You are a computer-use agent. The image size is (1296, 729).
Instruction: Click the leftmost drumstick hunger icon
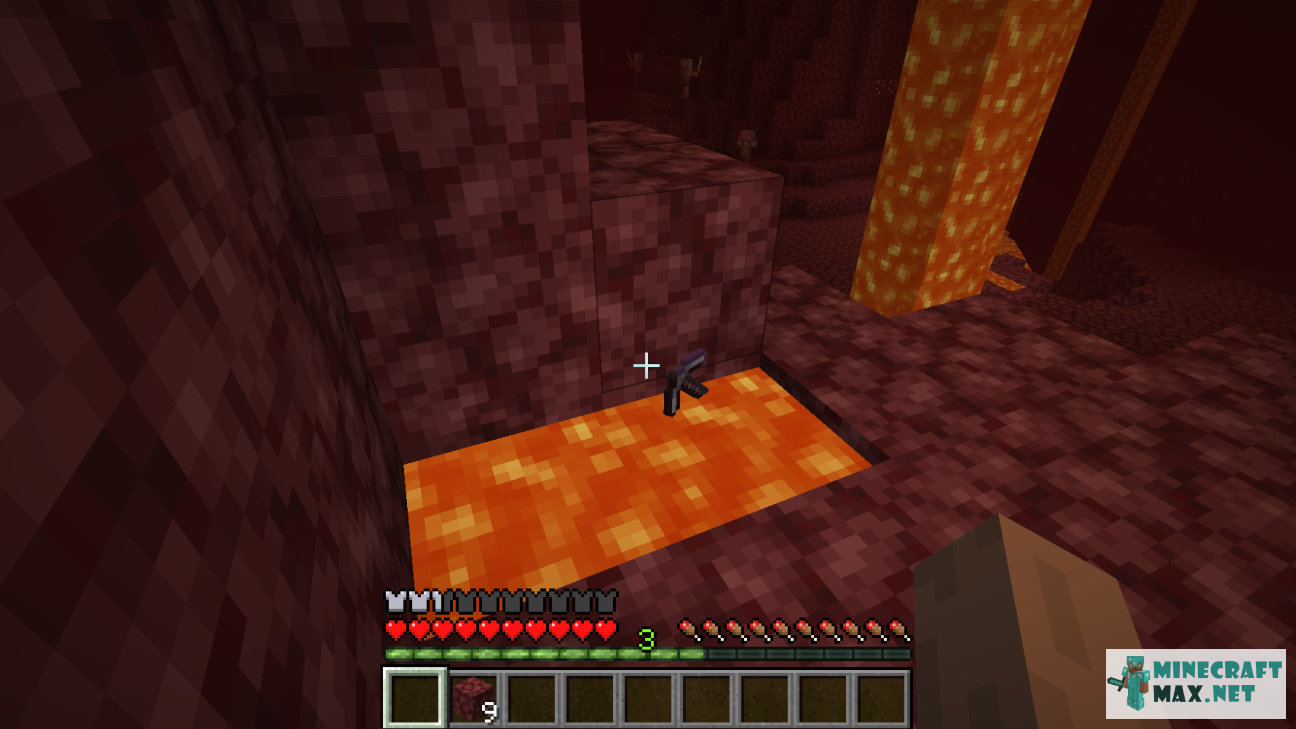(x=690, y=630)
